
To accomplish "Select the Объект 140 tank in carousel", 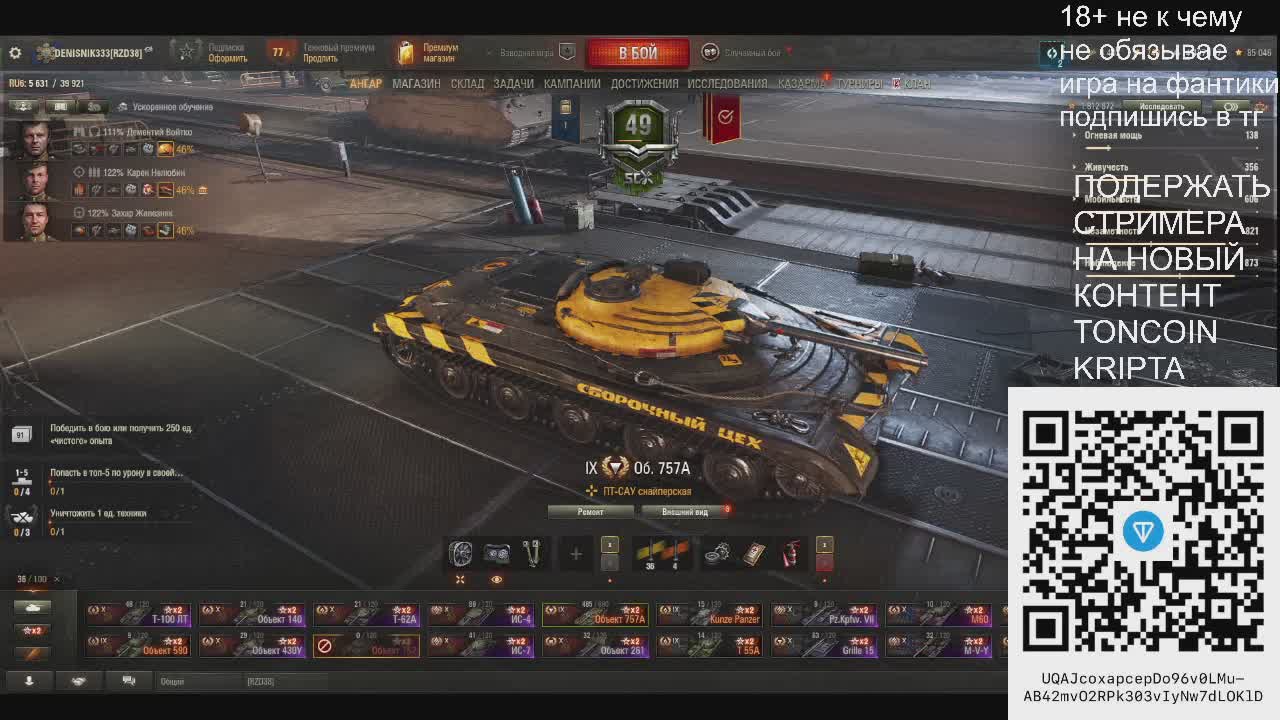I will point(253,614).
